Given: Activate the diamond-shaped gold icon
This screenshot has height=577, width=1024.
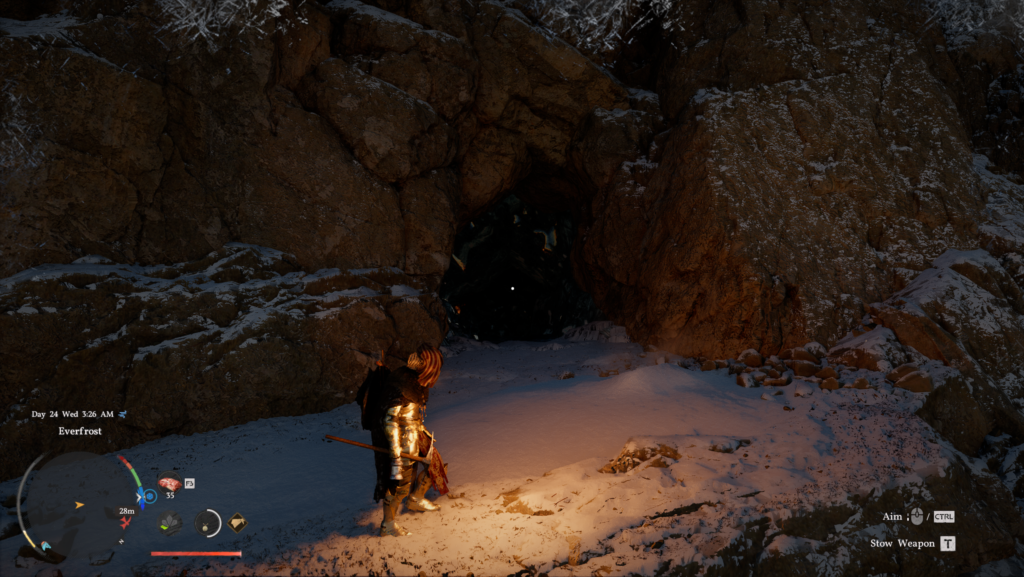Looking at the screenshot, I should click(237, 521).
